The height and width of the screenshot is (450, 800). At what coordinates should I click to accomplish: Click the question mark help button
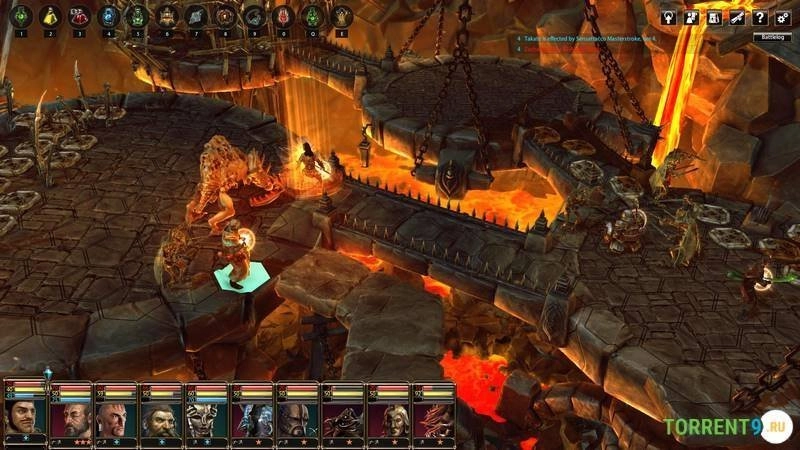(761, 17)
